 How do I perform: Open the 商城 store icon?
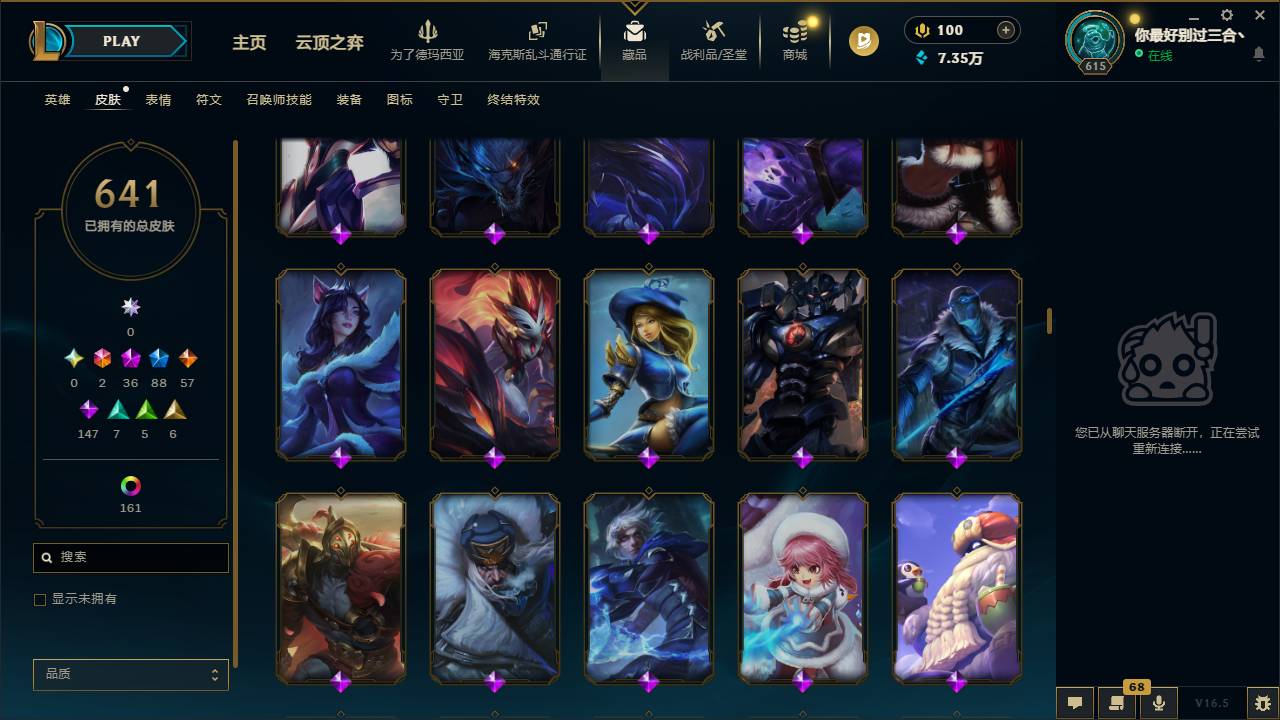[x=794, y=40]
